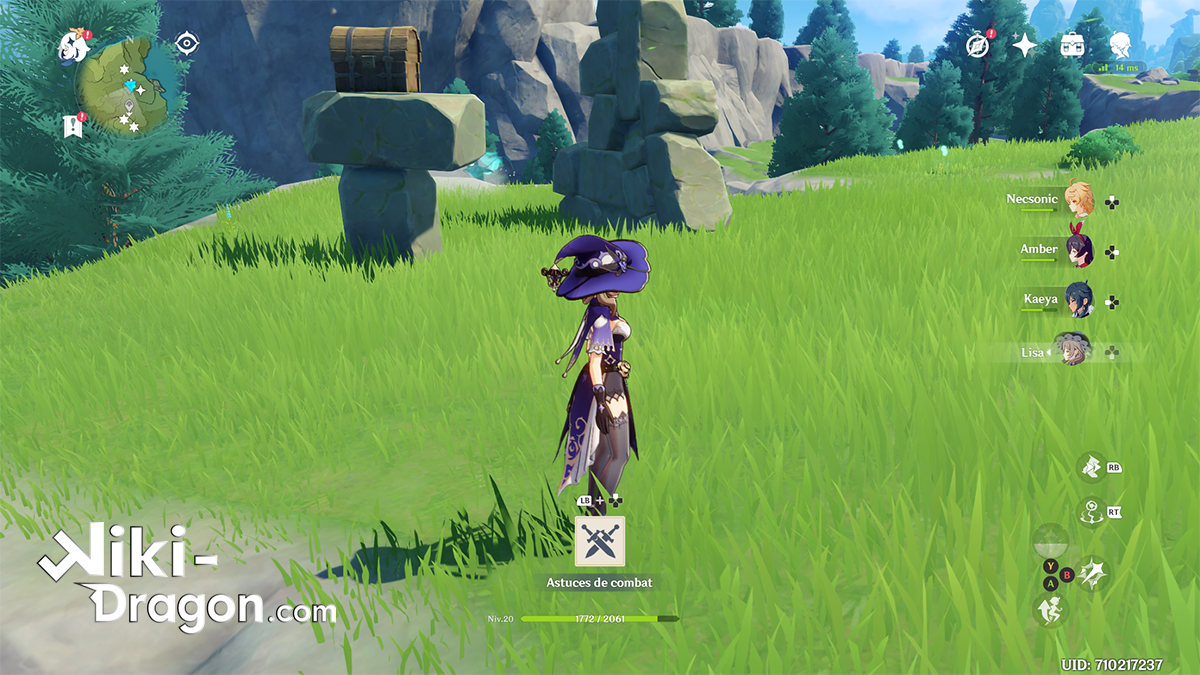Select Lisa in the party list

tap(1074, 350)
